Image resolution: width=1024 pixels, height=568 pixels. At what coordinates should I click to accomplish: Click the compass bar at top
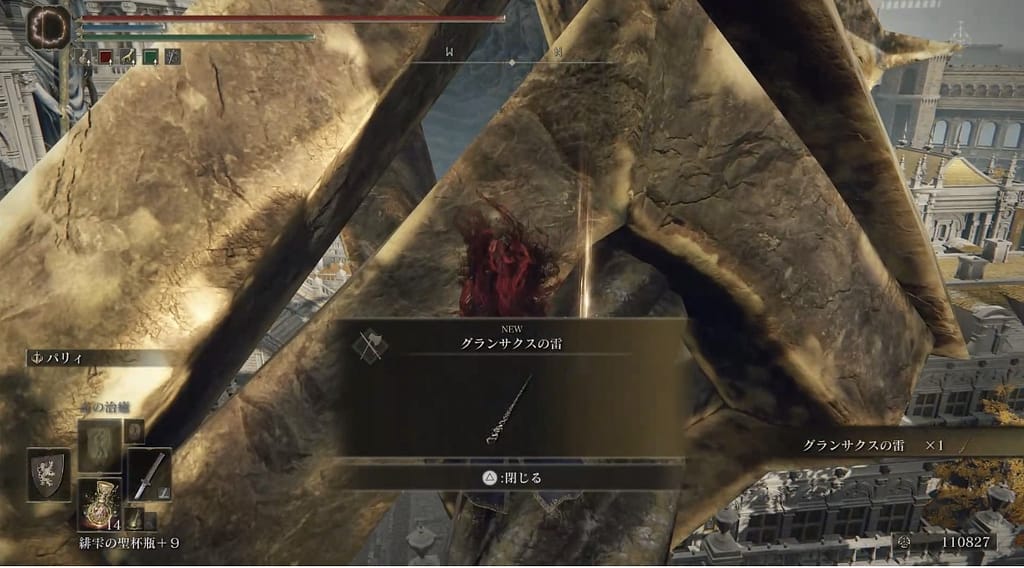click(512, 62)
